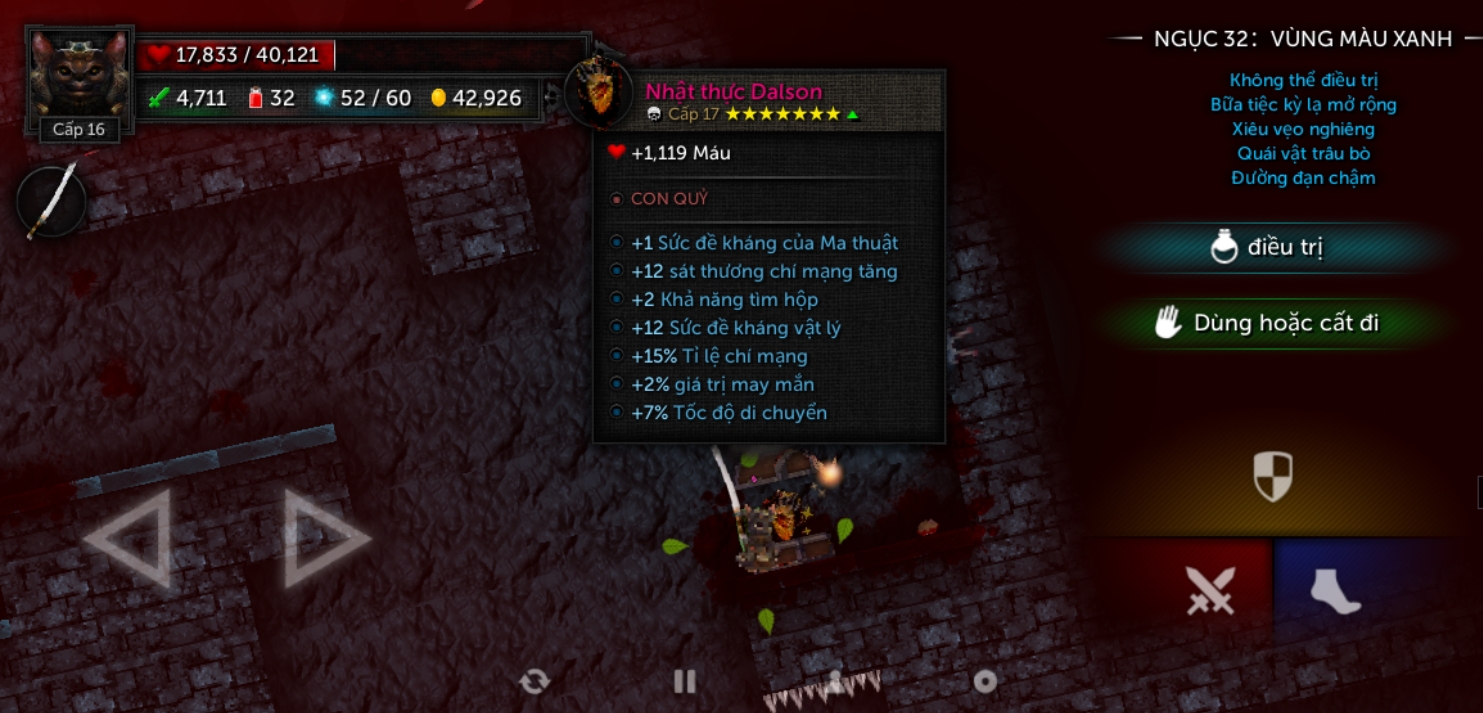Open the character silhouette icon
Viewport: 1483px width, 713px height.
point(836,682)
